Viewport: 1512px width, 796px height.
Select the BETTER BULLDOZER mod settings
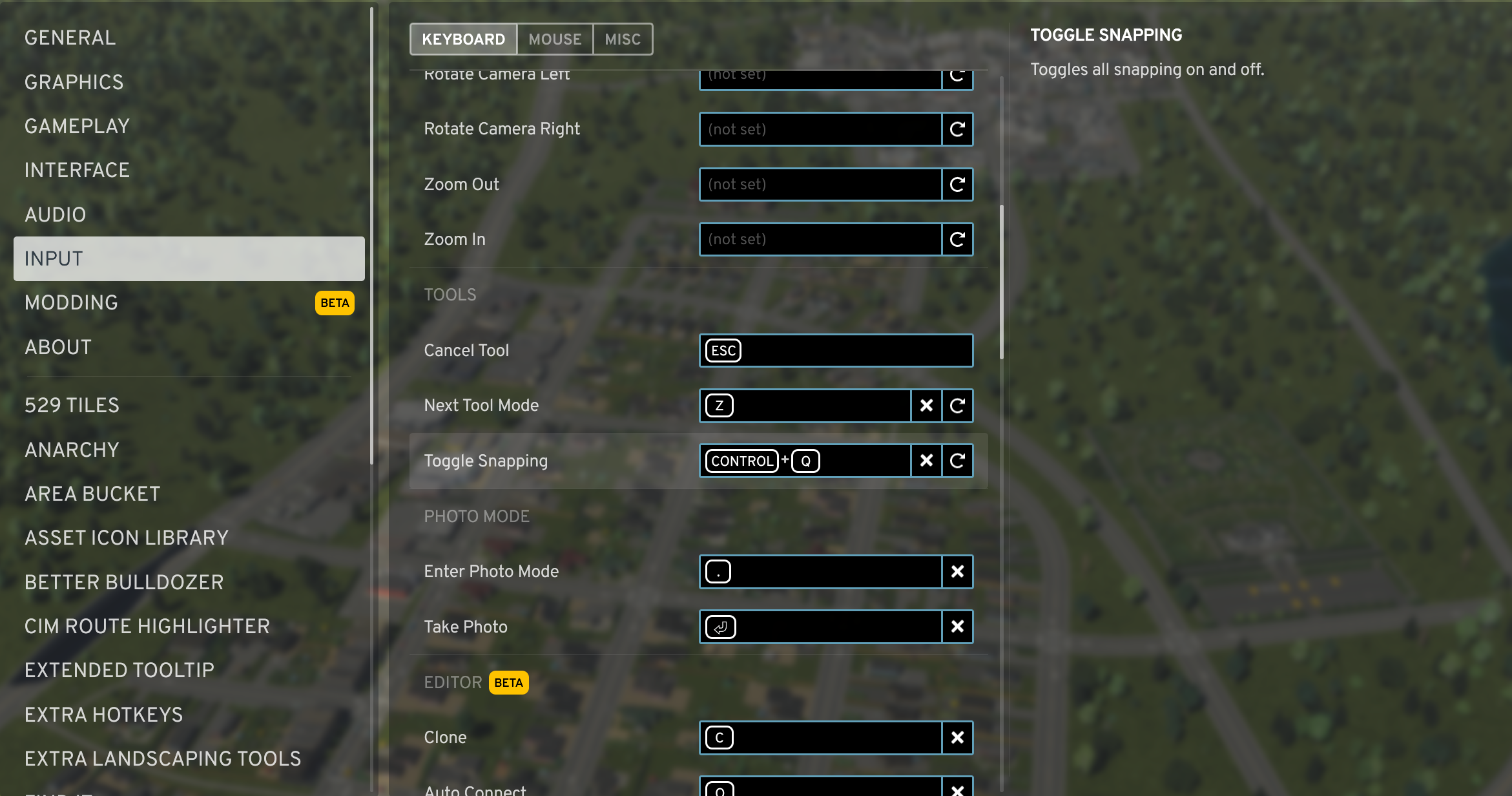coord(123,581)
